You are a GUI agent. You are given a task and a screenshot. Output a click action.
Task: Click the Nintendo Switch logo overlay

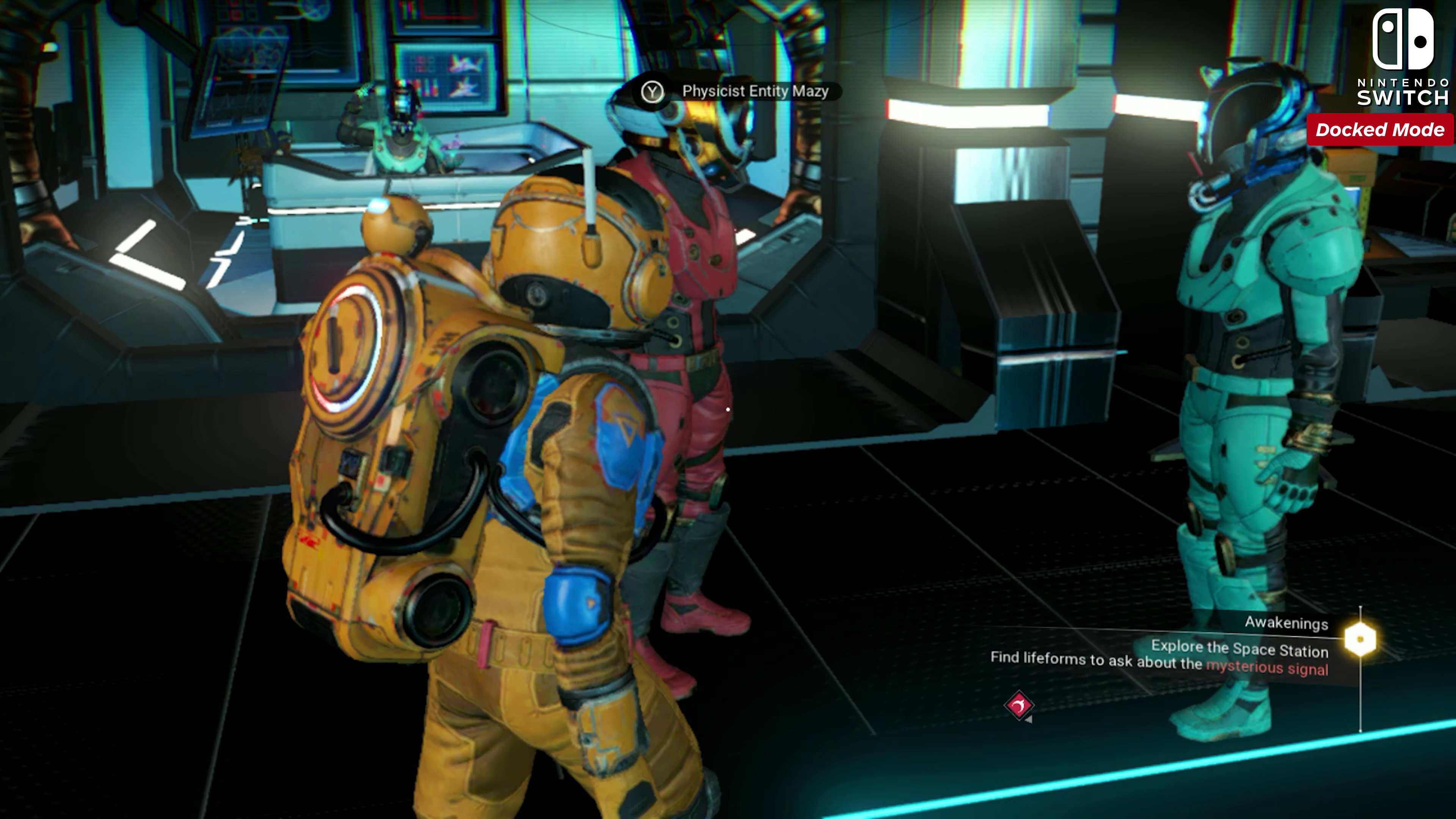(x=1403, y=56)
